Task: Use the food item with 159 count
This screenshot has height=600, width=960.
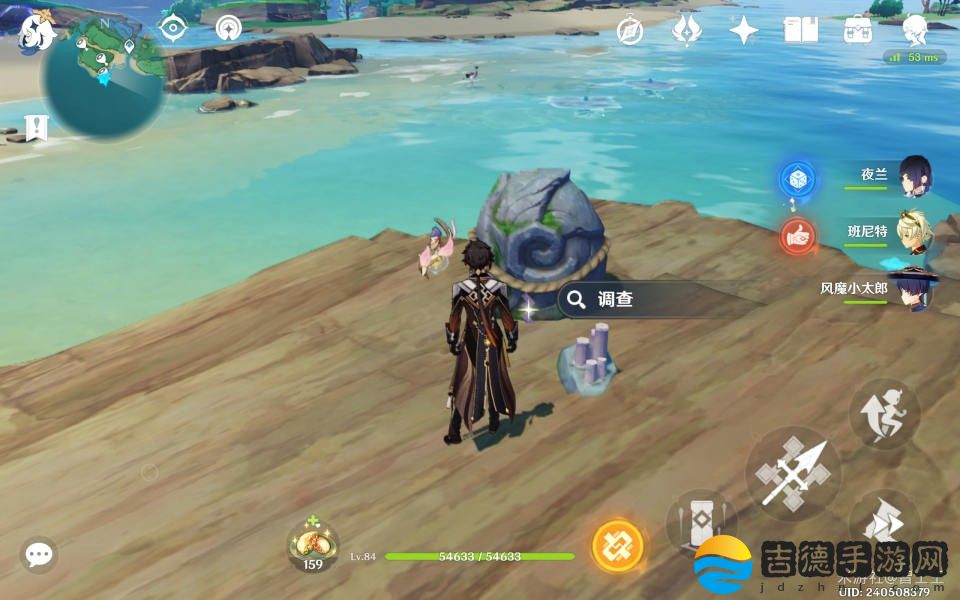Action: tap(313, 546)
